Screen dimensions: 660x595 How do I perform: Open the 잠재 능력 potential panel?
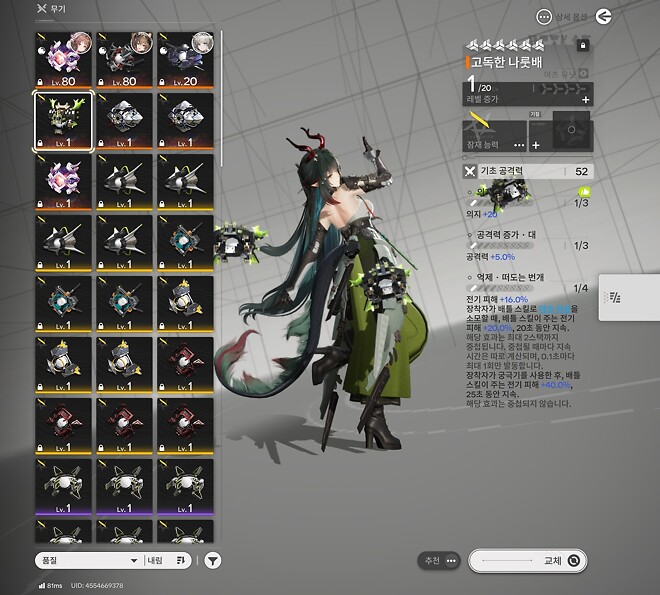[x=495, y=131]
